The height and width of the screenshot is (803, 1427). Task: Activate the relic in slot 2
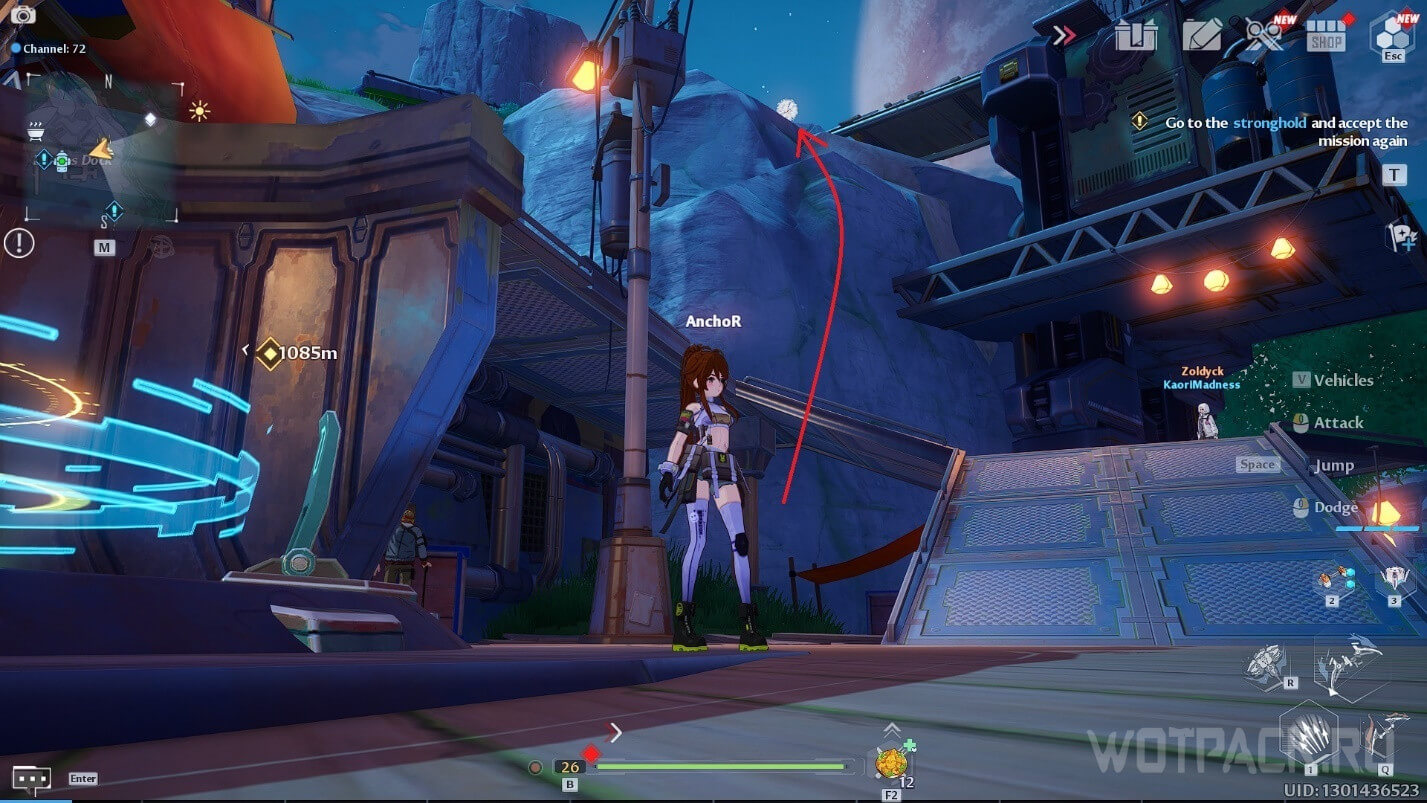[x=1333, y=580]
